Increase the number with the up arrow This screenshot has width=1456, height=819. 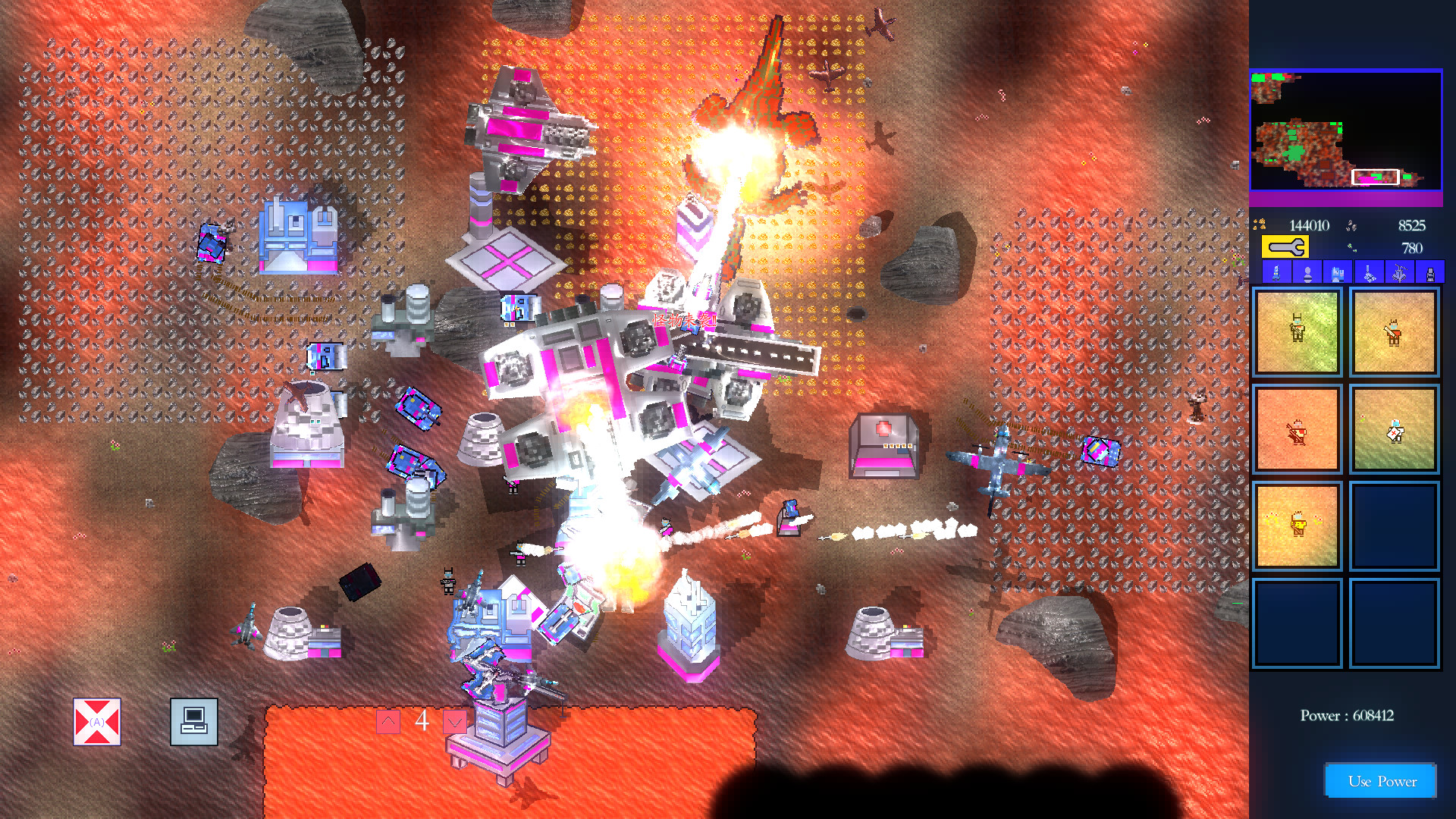point(388,721)
